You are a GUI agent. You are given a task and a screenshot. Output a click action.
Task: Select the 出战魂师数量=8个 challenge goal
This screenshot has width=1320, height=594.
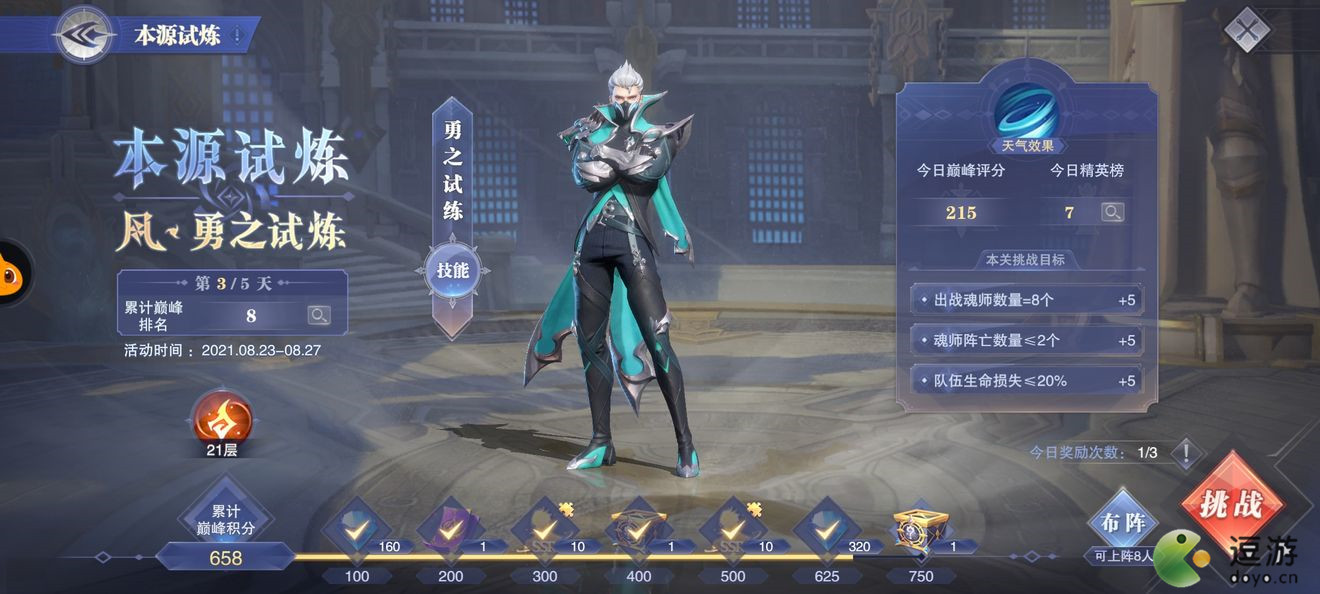pyautogui.click(x=1027, y=300)
